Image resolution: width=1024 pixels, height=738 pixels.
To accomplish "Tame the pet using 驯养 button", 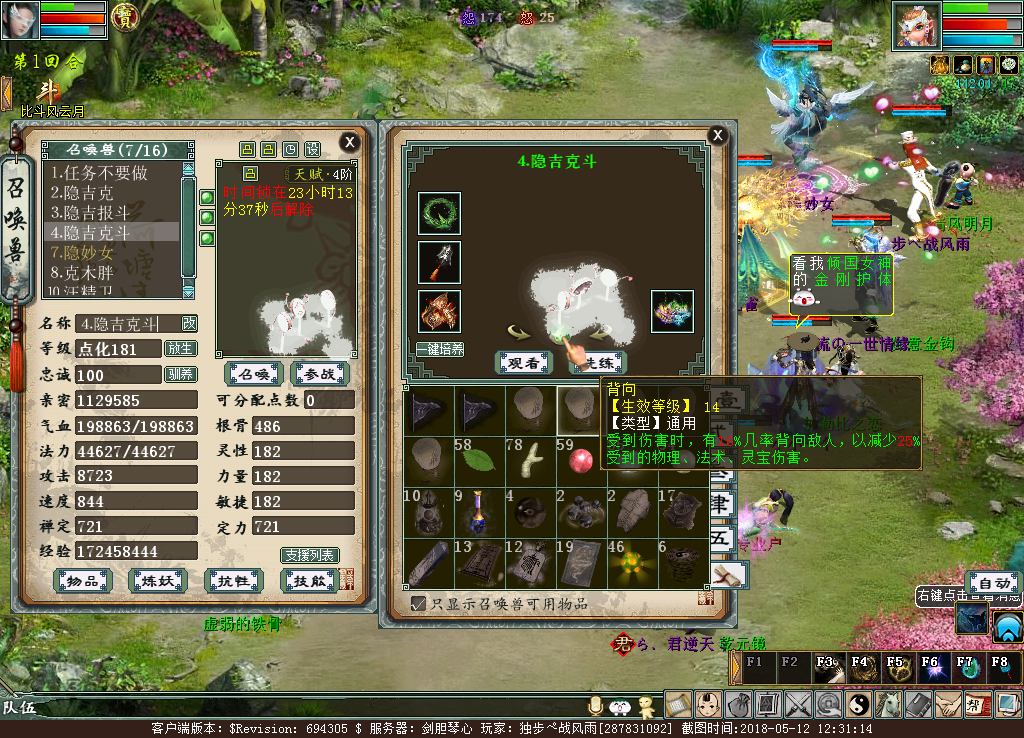I will tap(180, 374).
